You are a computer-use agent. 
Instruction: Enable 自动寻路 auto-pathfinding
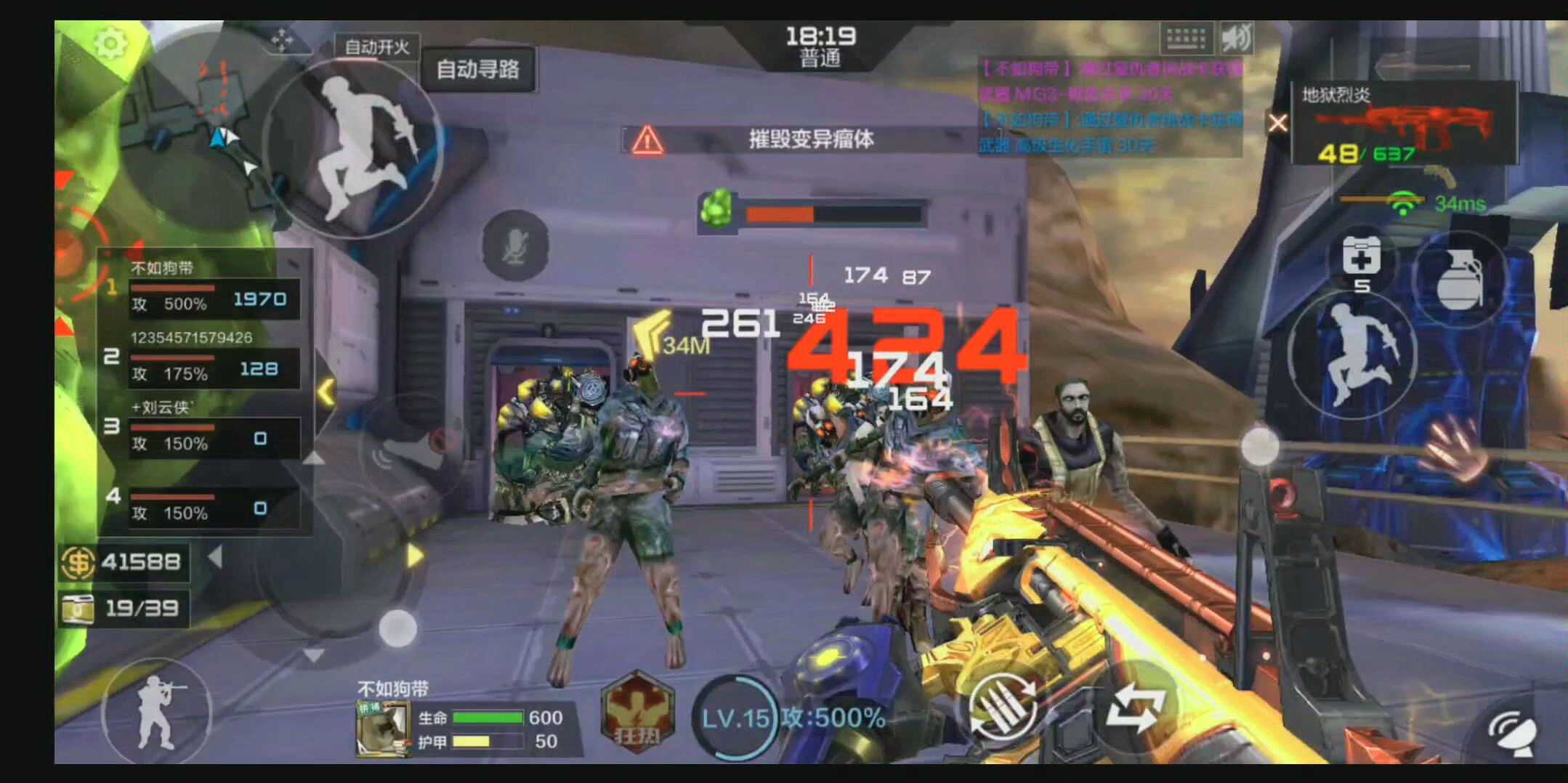(x=480, y=70)
